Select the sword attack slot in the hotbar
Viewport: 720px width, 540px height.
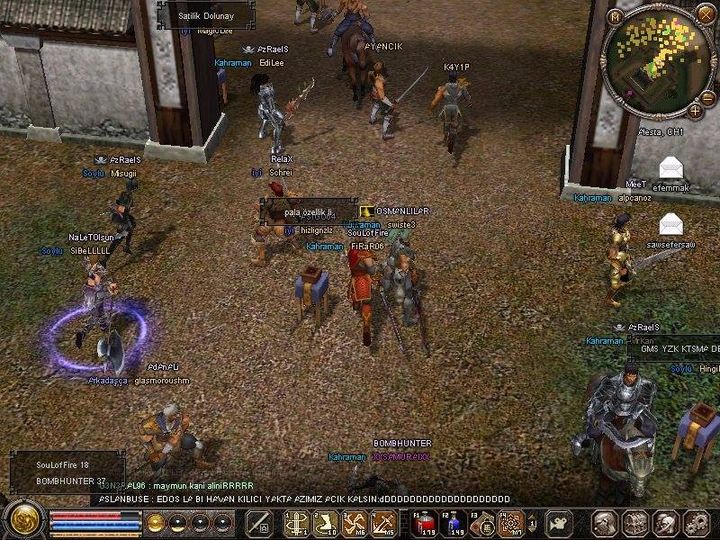(258, 523)
